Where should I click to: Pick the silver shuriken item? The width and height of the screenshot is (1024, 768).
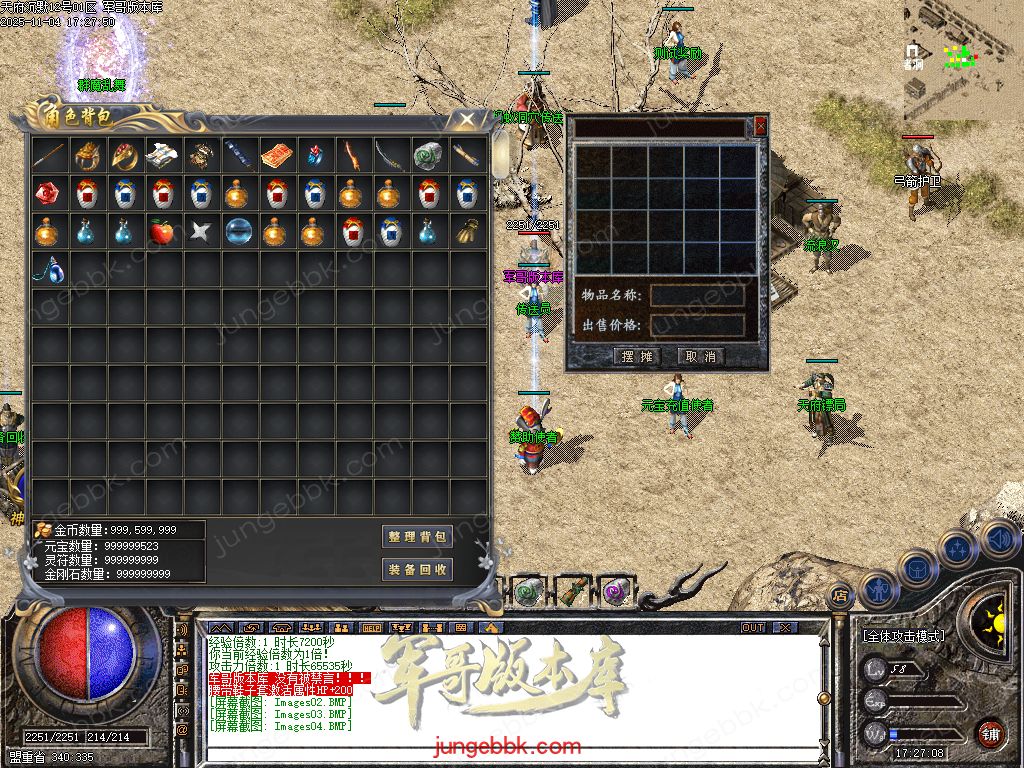tap(199, 232)
